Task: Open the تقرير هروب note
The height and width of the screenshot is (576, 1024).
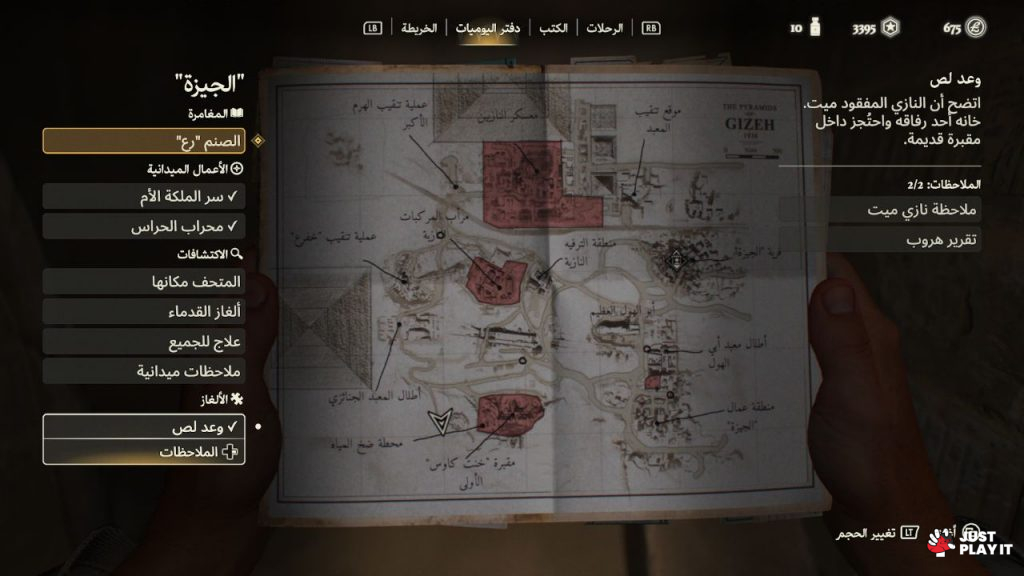Action: coord(880,239)
